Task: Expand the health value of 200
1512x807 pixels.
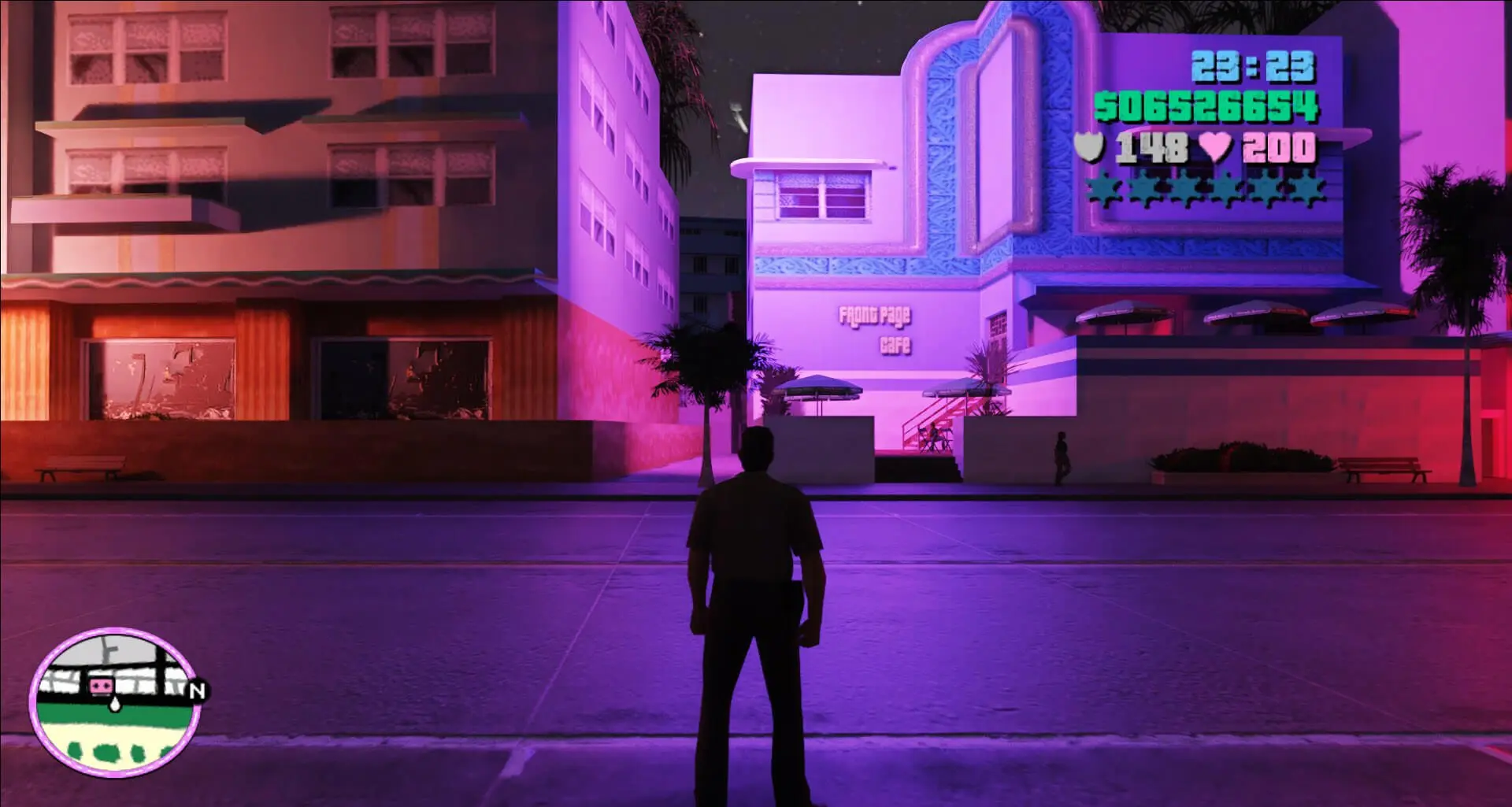Action: [1278, 146]
